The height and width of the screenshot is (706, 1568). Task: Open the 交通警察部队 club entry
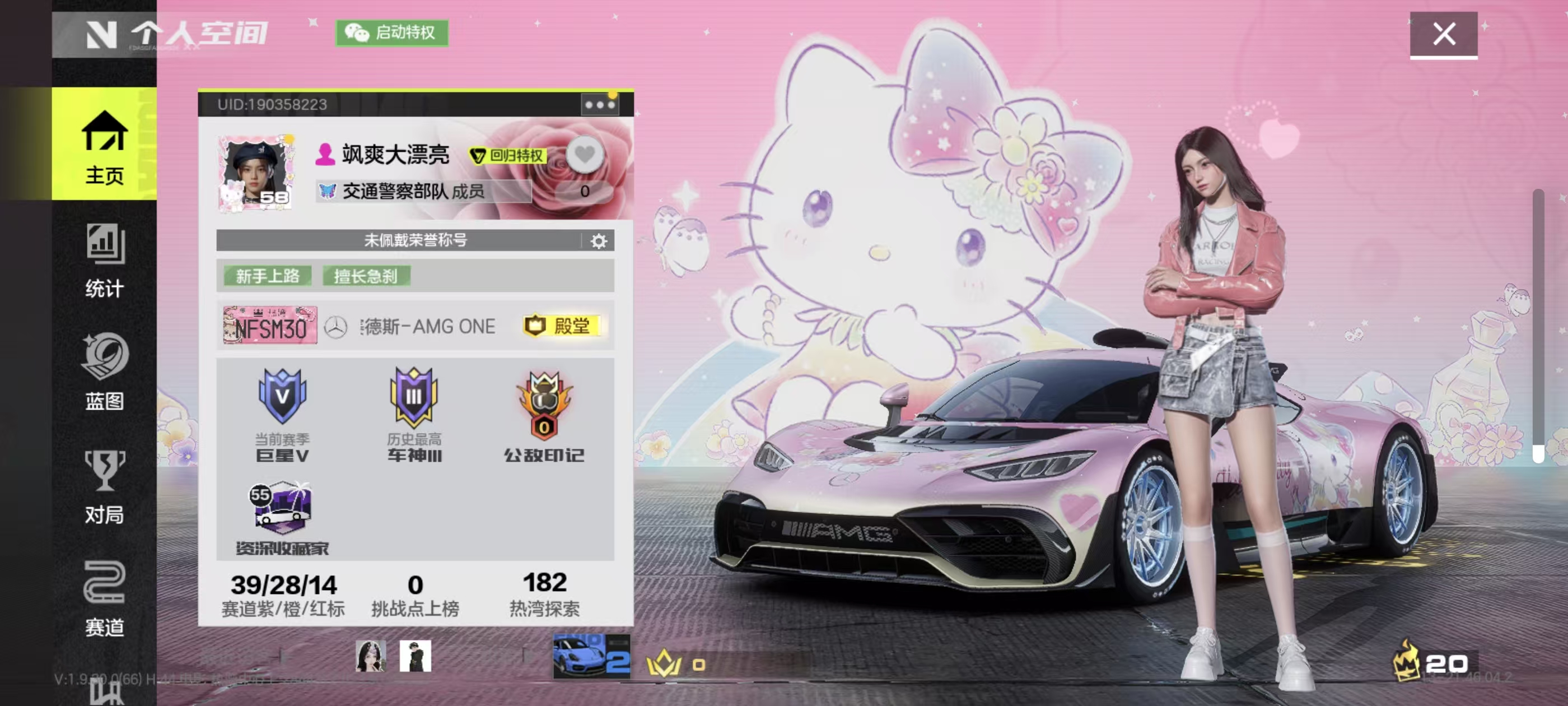pos(414,192)
